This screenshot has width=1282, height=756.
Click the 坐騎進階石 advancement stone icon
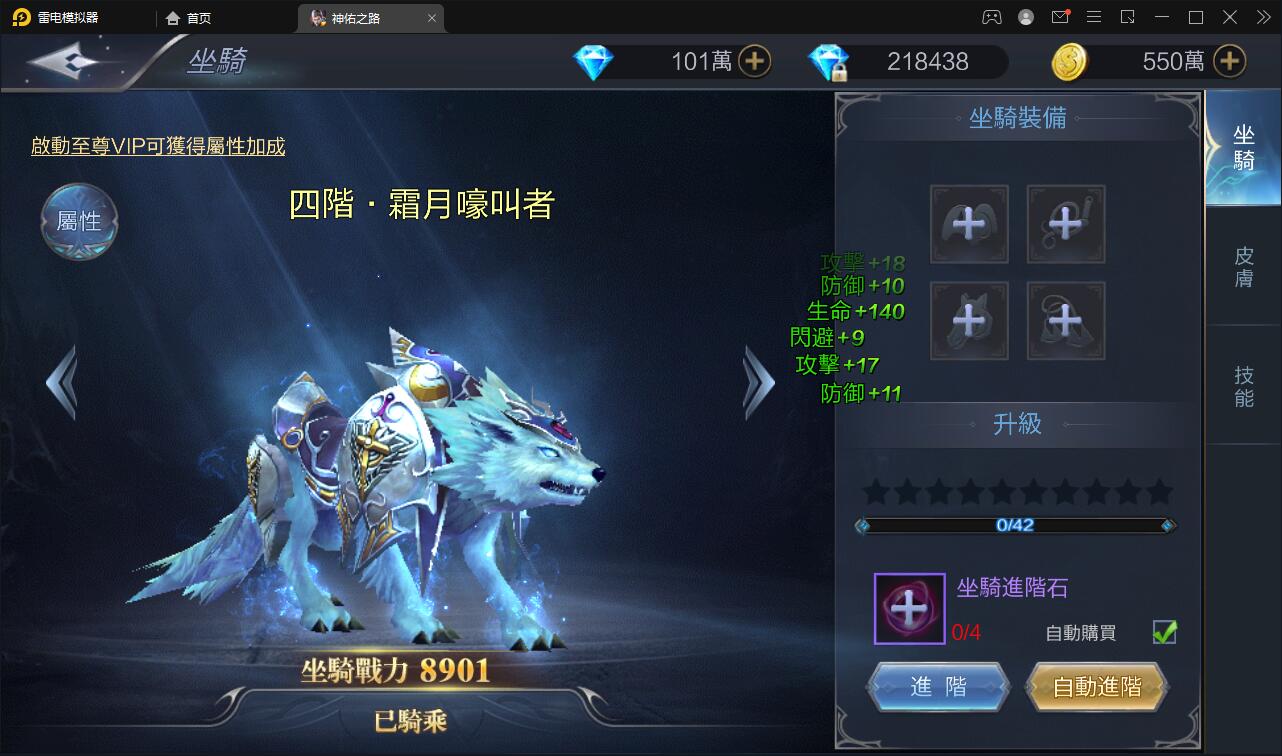(909, 608)
